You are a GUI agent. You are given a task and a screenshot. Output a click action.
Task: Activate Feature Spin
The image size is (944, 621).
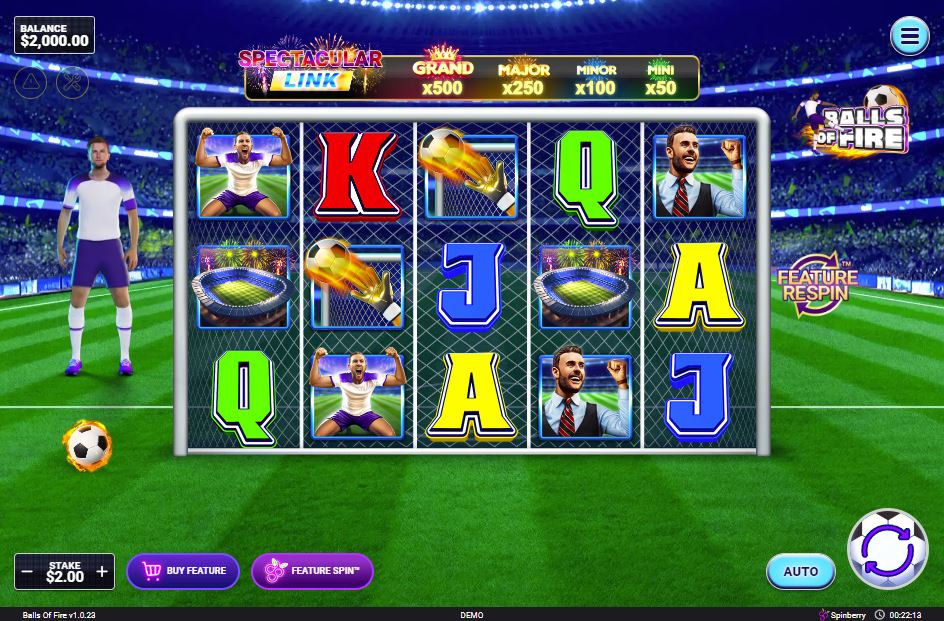coord(312,571)
